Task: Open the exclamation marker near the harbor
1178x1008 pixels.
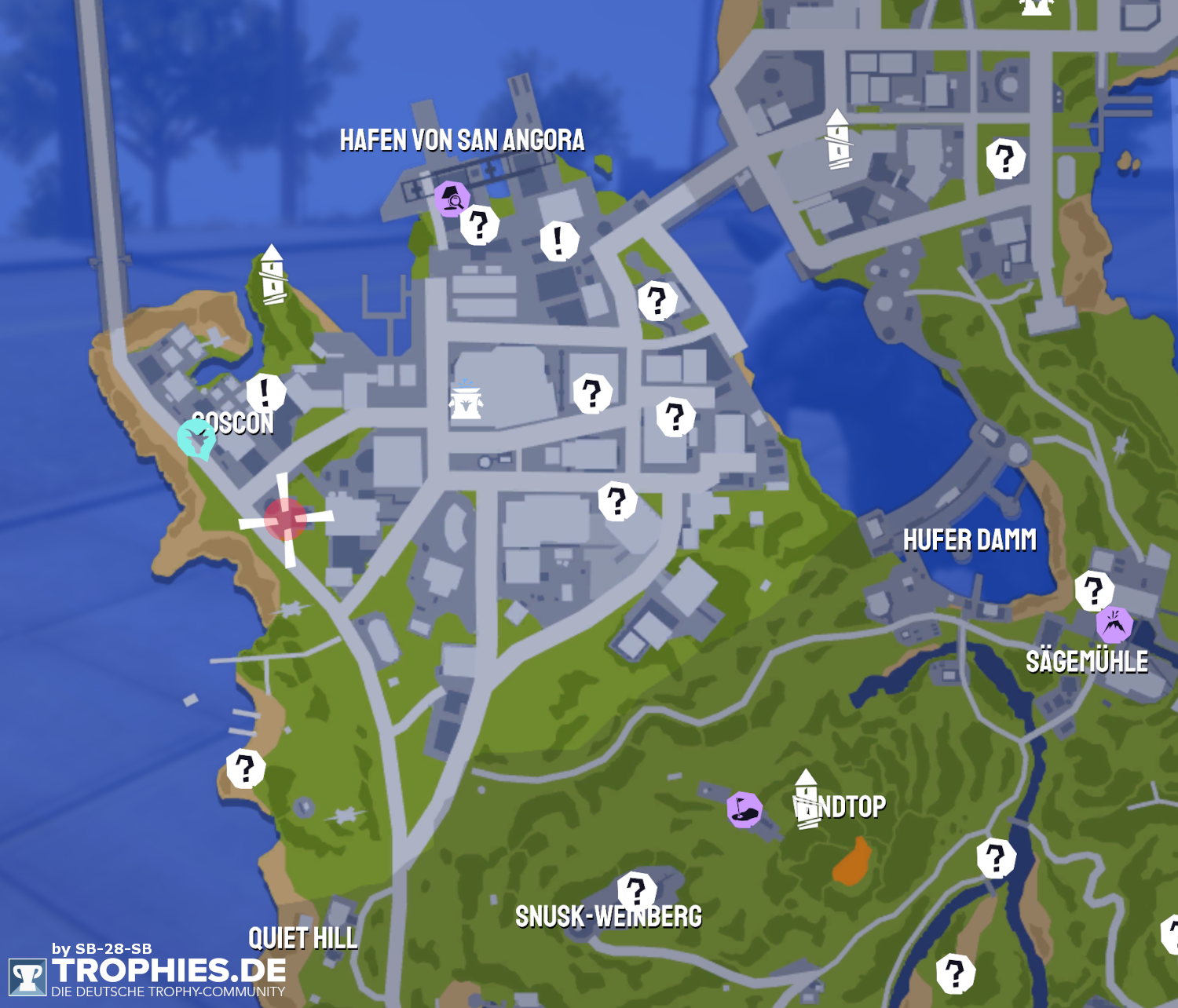Action: [x=559, y=240]
